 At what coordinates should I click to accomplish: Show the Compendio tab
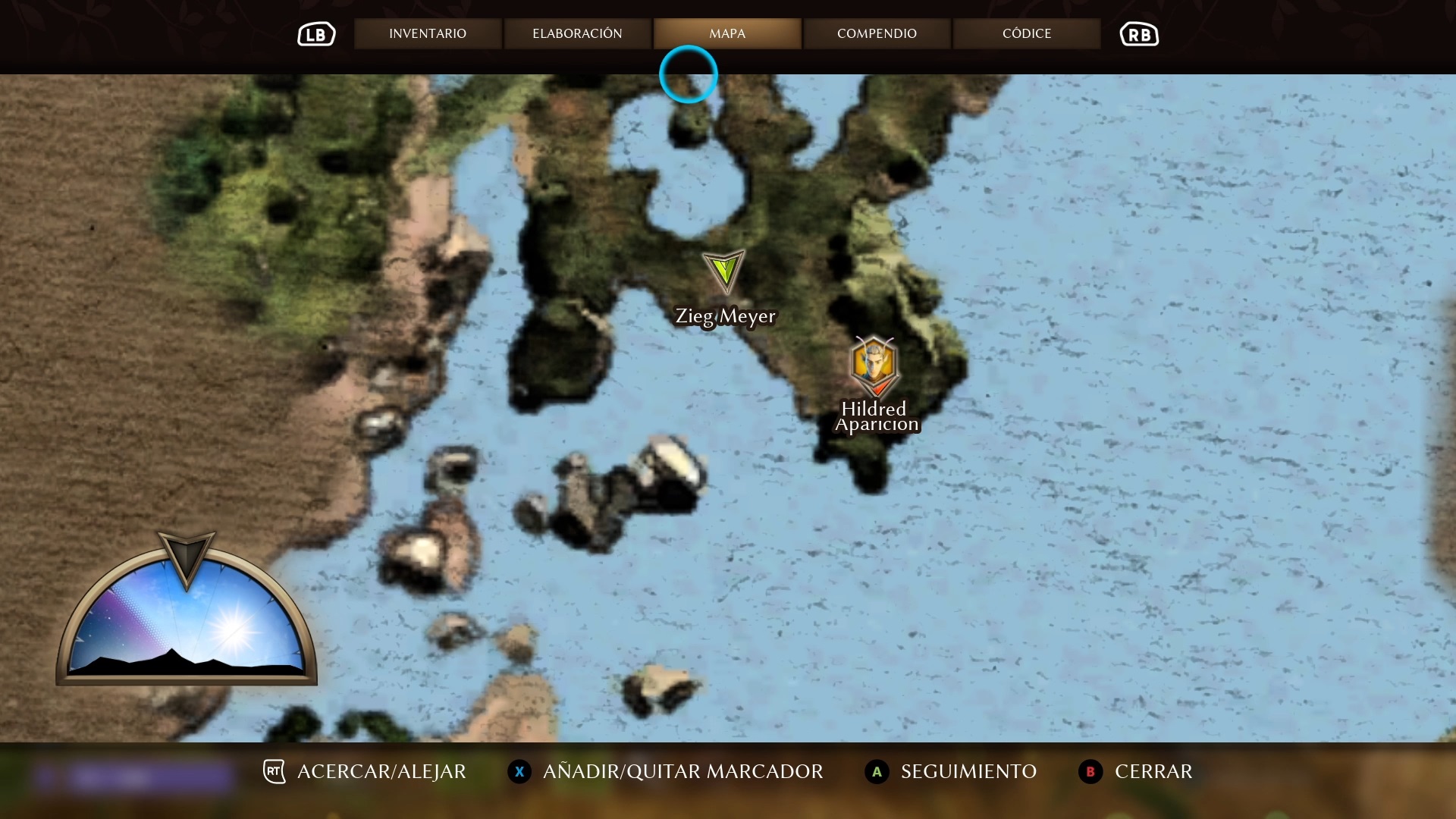(x=877, y=33)
